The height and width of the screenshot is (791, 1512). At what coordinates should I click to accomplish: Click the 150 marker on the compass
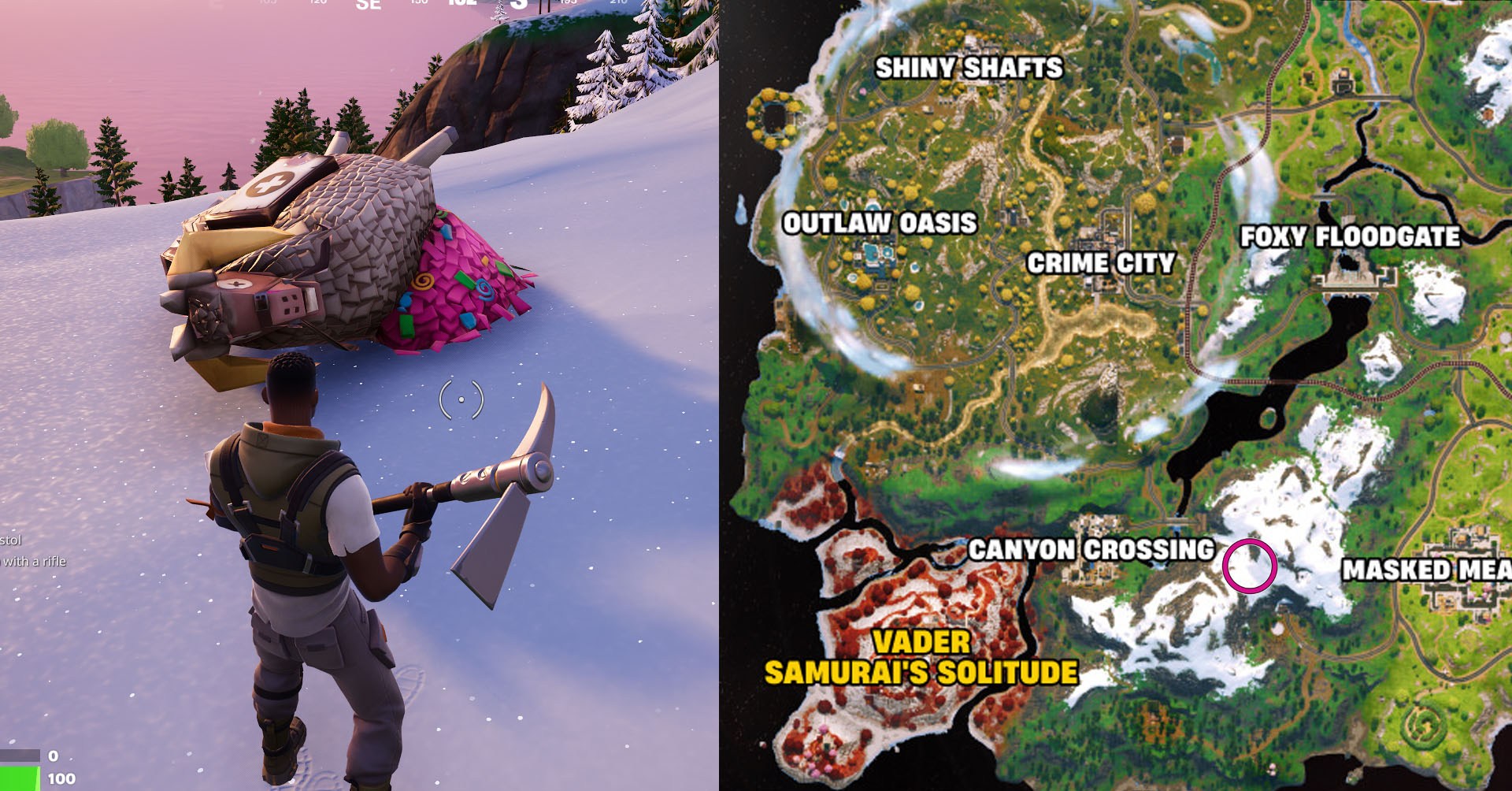tap(418, 2)
